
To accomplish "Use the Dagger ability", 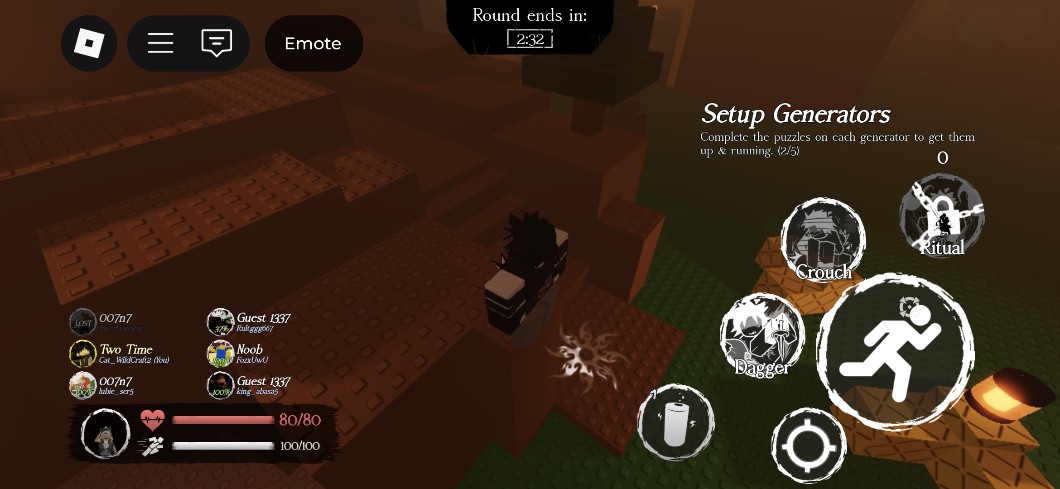I will tap(762, 336).
